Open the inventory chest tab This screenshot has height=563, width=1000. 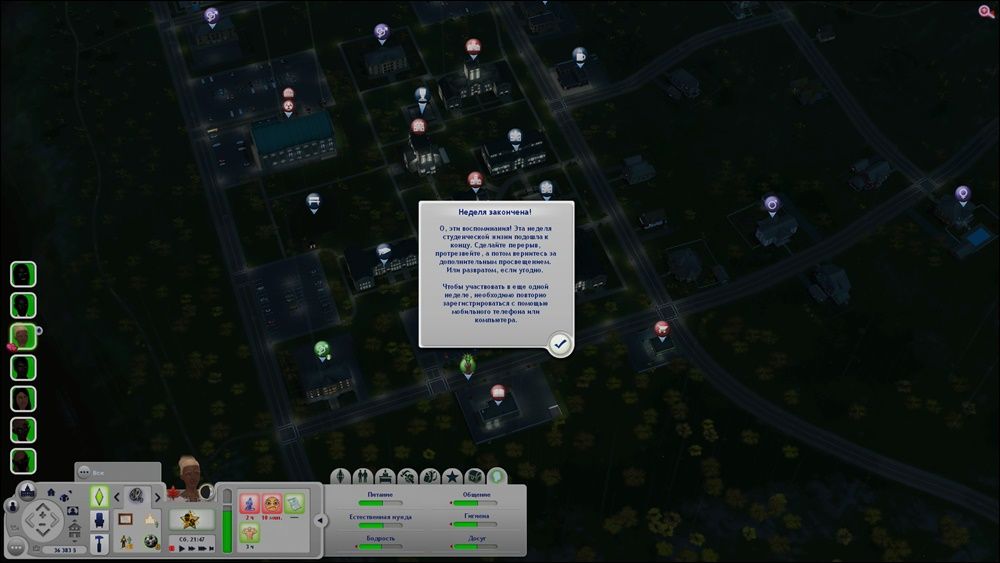(475, 476)
